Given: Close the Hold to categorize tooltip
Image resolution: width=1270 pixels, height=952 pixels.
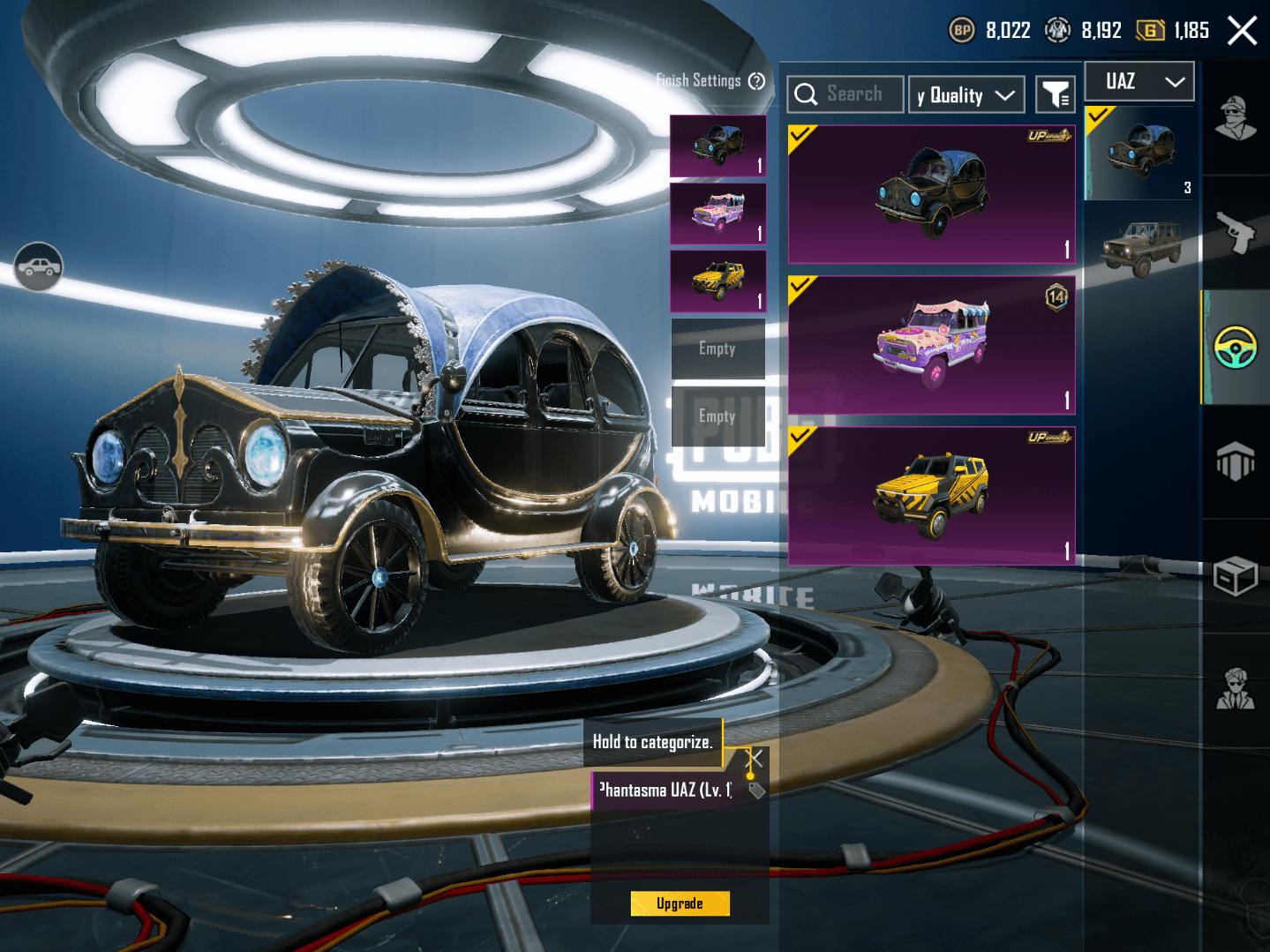Looking at the screenshot, I should [755, 758].
